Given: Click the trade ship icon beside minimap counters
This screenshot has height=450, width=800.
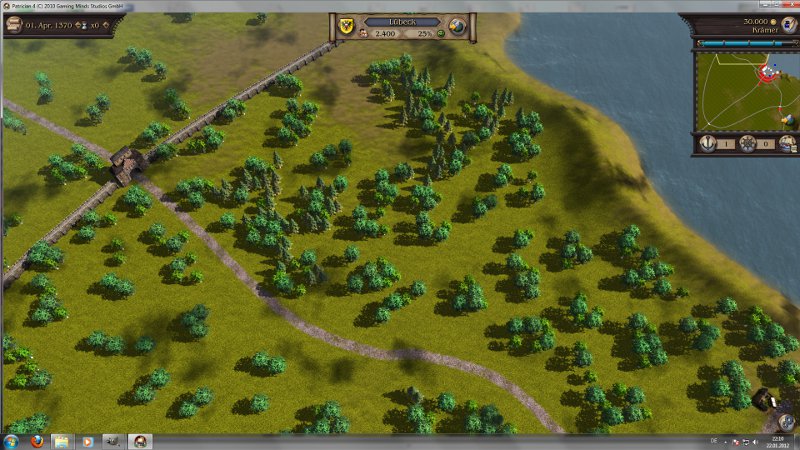Looking at the screenshot, I should coord(787,143).
